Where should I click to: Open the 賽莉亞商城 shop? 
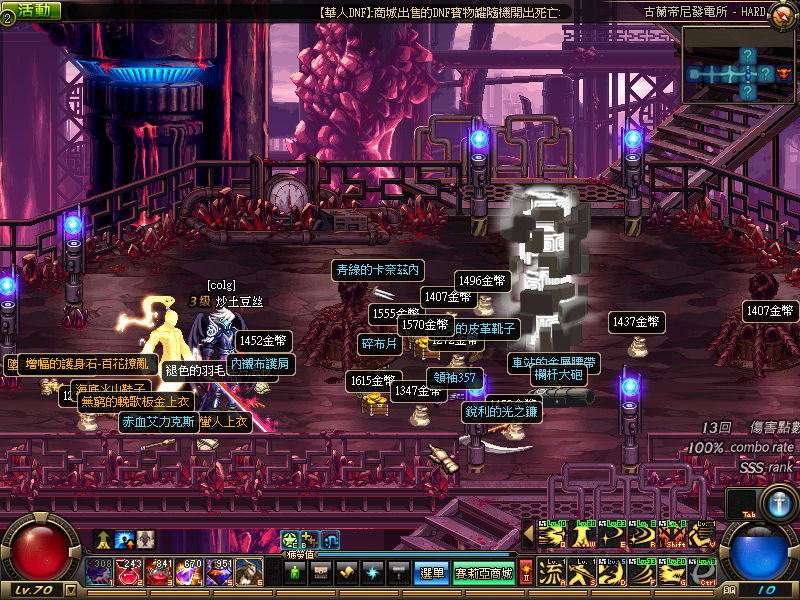pyautogui.click(x=484, y=573)
